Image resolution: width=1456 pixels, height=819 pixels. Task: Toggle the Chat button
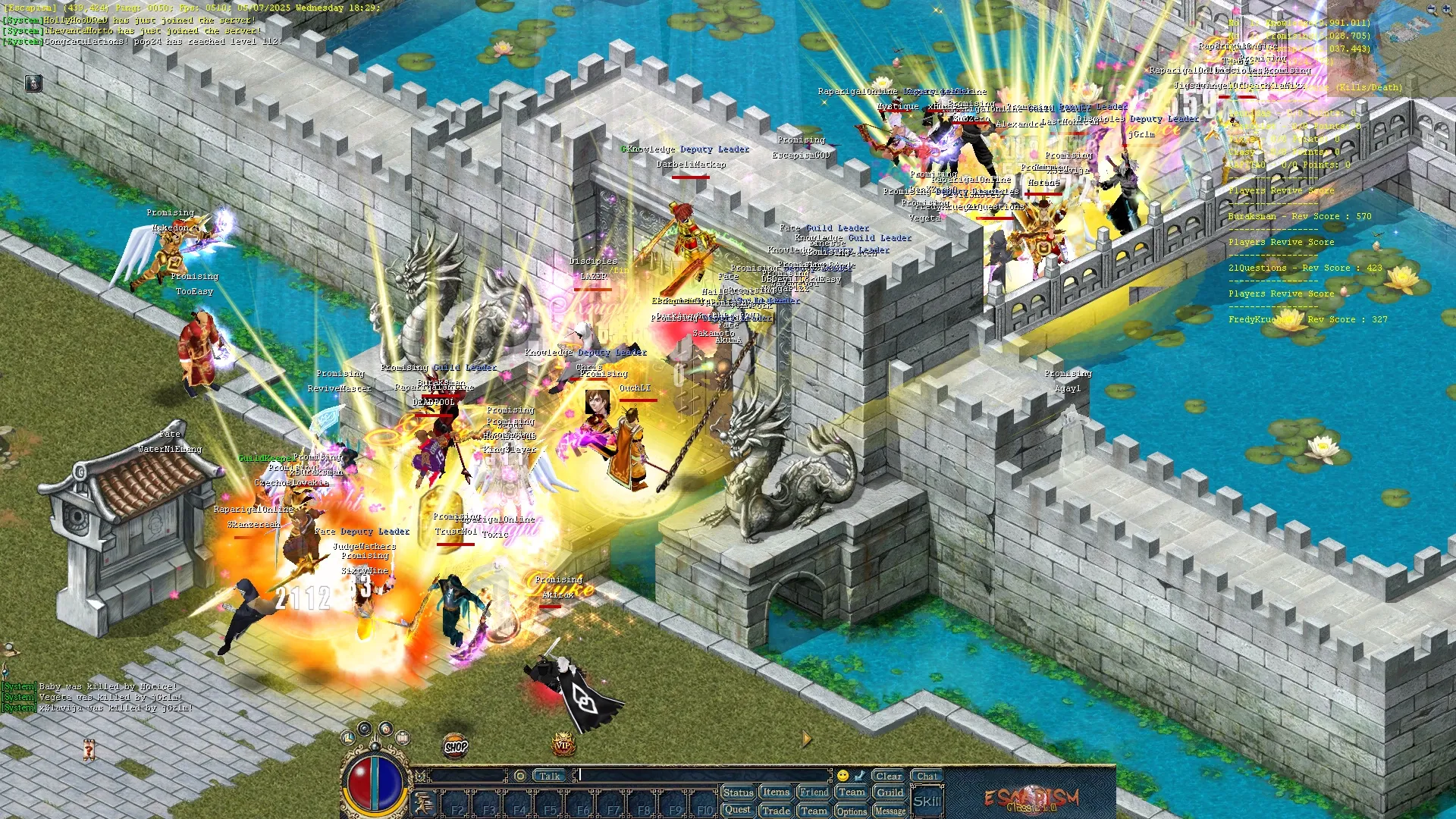coord(927,776)
